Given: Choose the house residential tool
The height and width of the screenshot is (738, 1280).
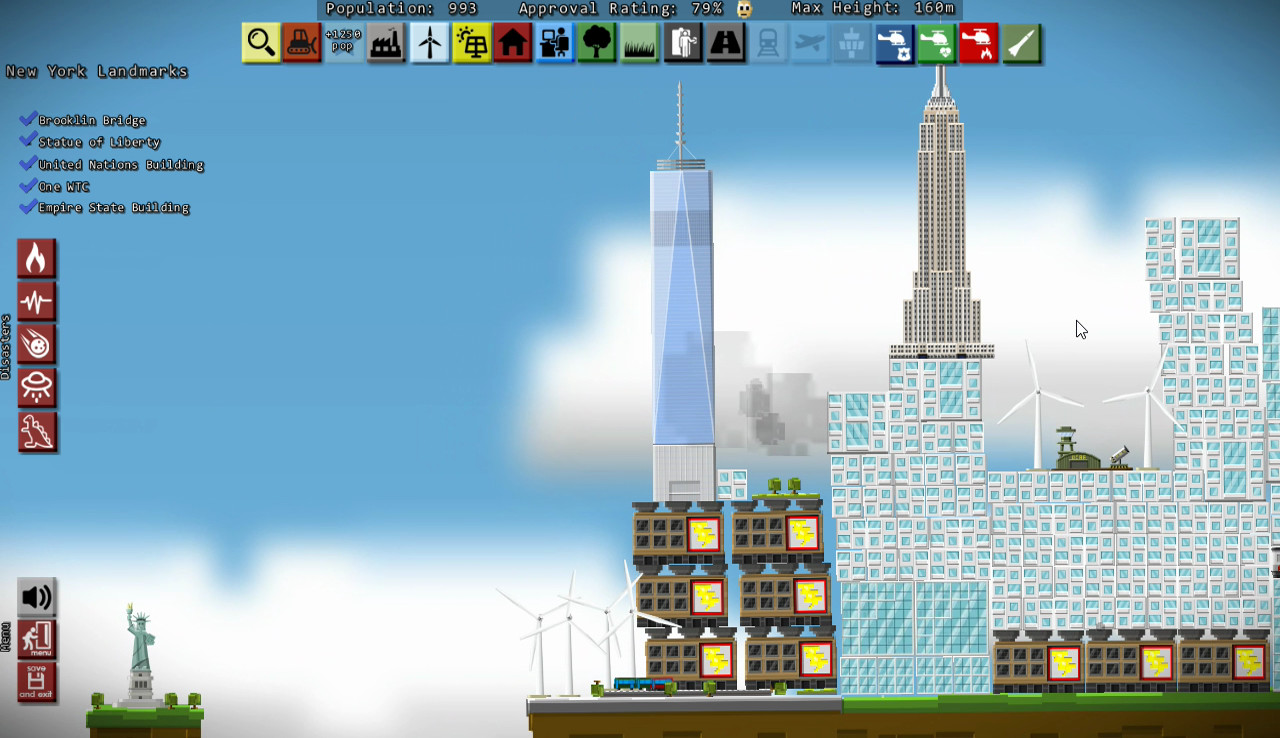Looking at the screenshot, I should click(512, 43).
